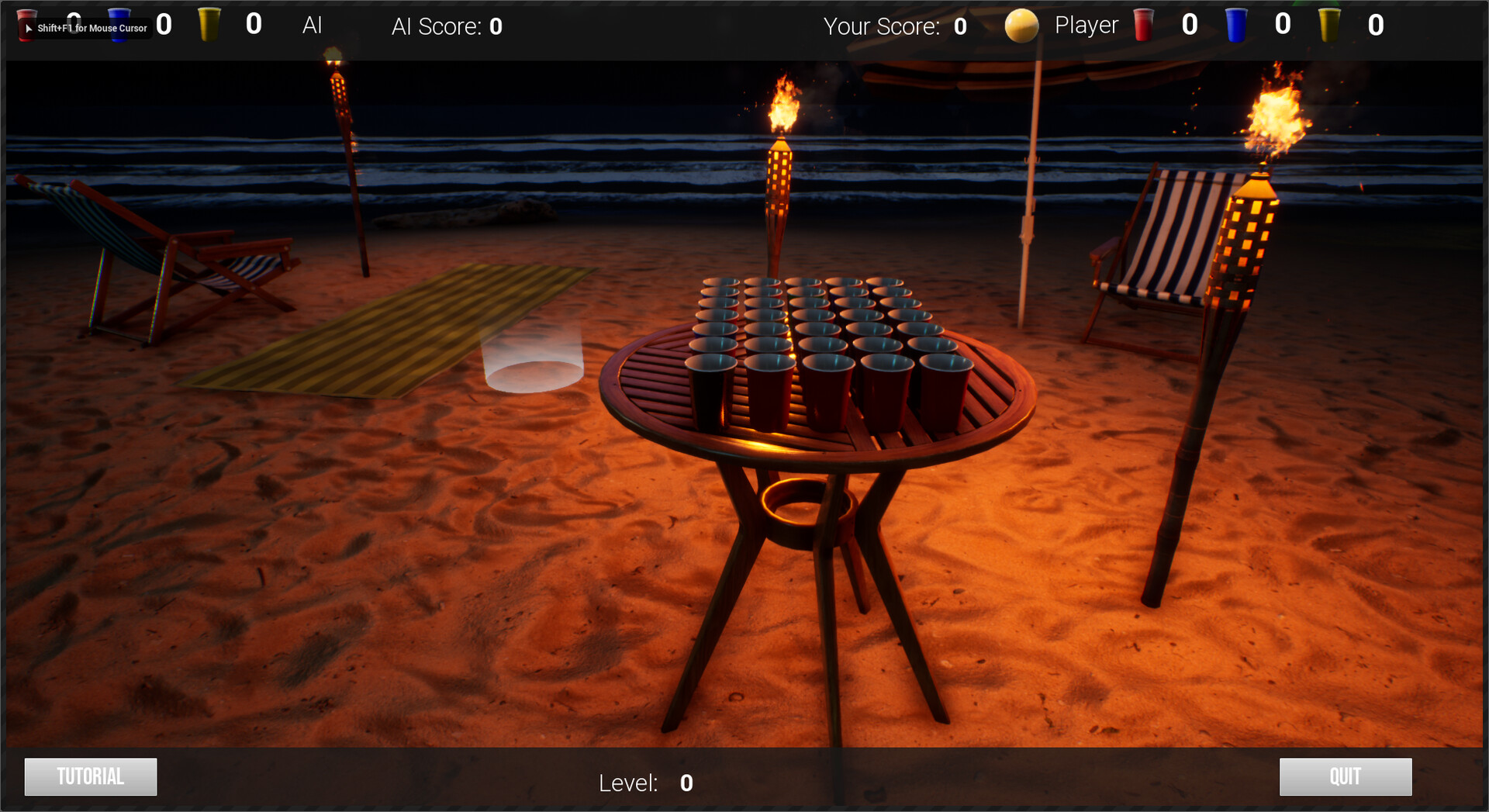Open the Tutorial
Screen dimensions: 1489x812
[90, 776]
